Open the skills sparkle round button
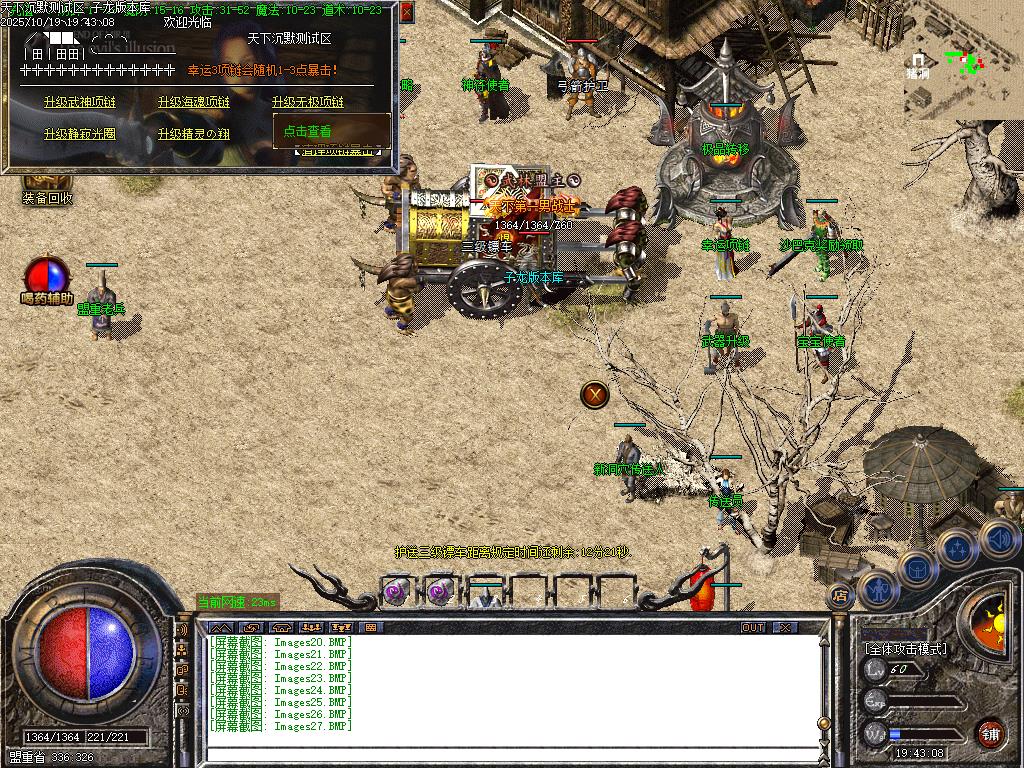The height and width of the screenshot is (768, 1024). [x=956, y=547]
